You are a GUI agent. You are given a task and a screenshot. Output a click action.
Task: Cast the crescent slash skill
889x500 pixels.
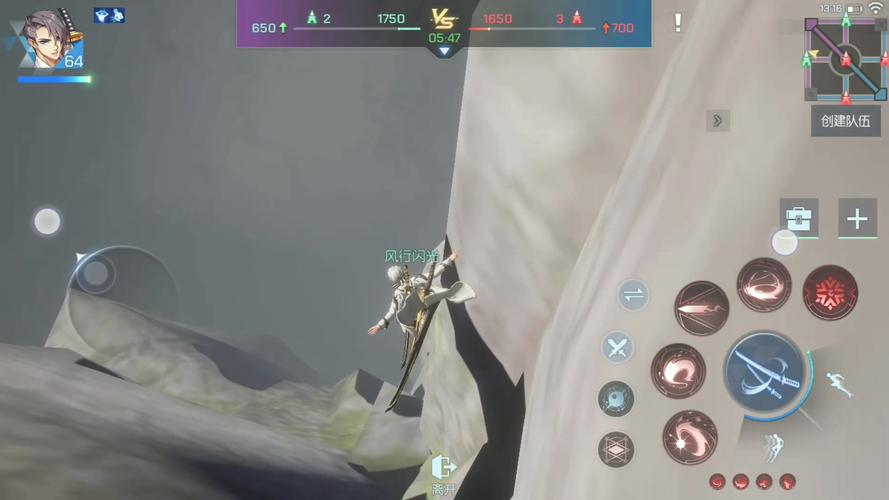point(678,371)
